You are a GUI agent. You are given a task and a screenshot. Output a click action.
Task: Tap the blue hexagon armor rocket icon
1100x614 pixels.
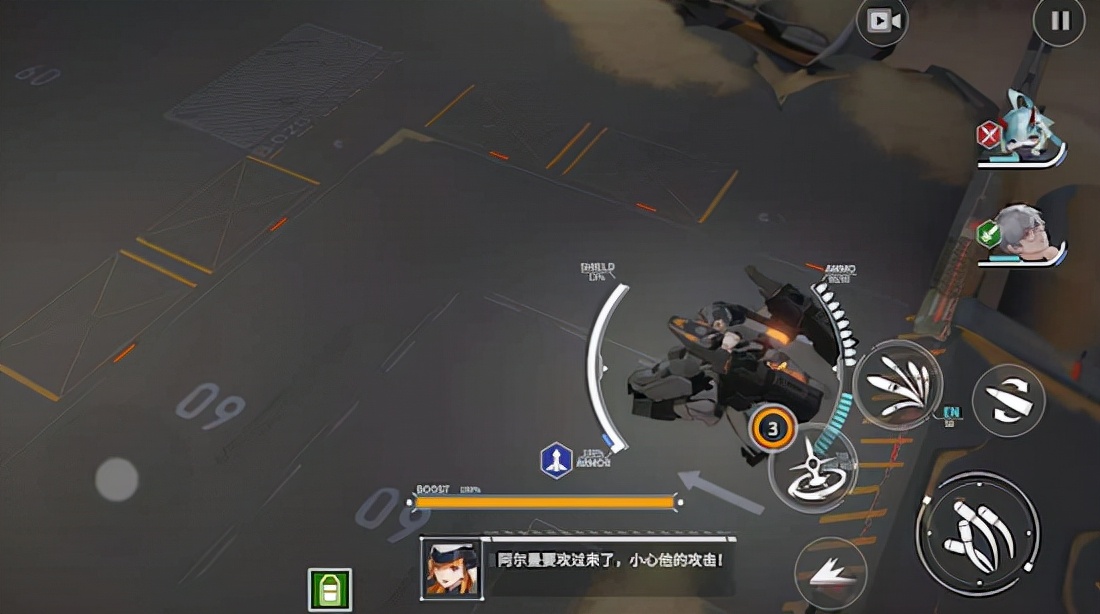click(x=556, y=459)
